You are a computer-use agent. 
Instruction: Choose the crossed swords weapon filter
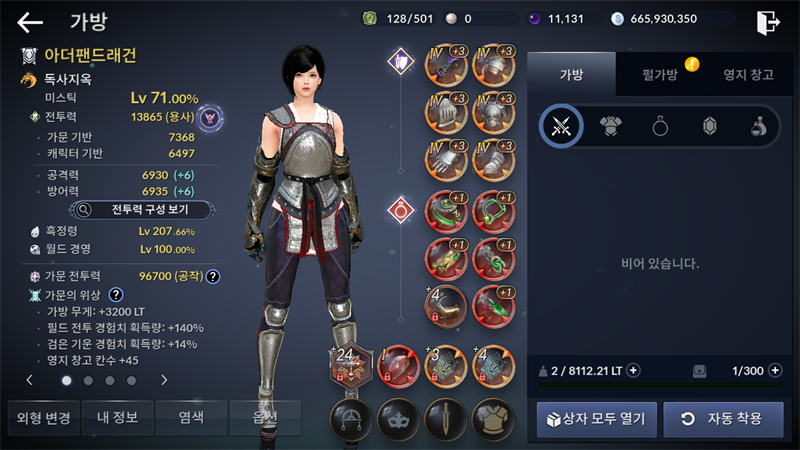(x=561, y=125)
